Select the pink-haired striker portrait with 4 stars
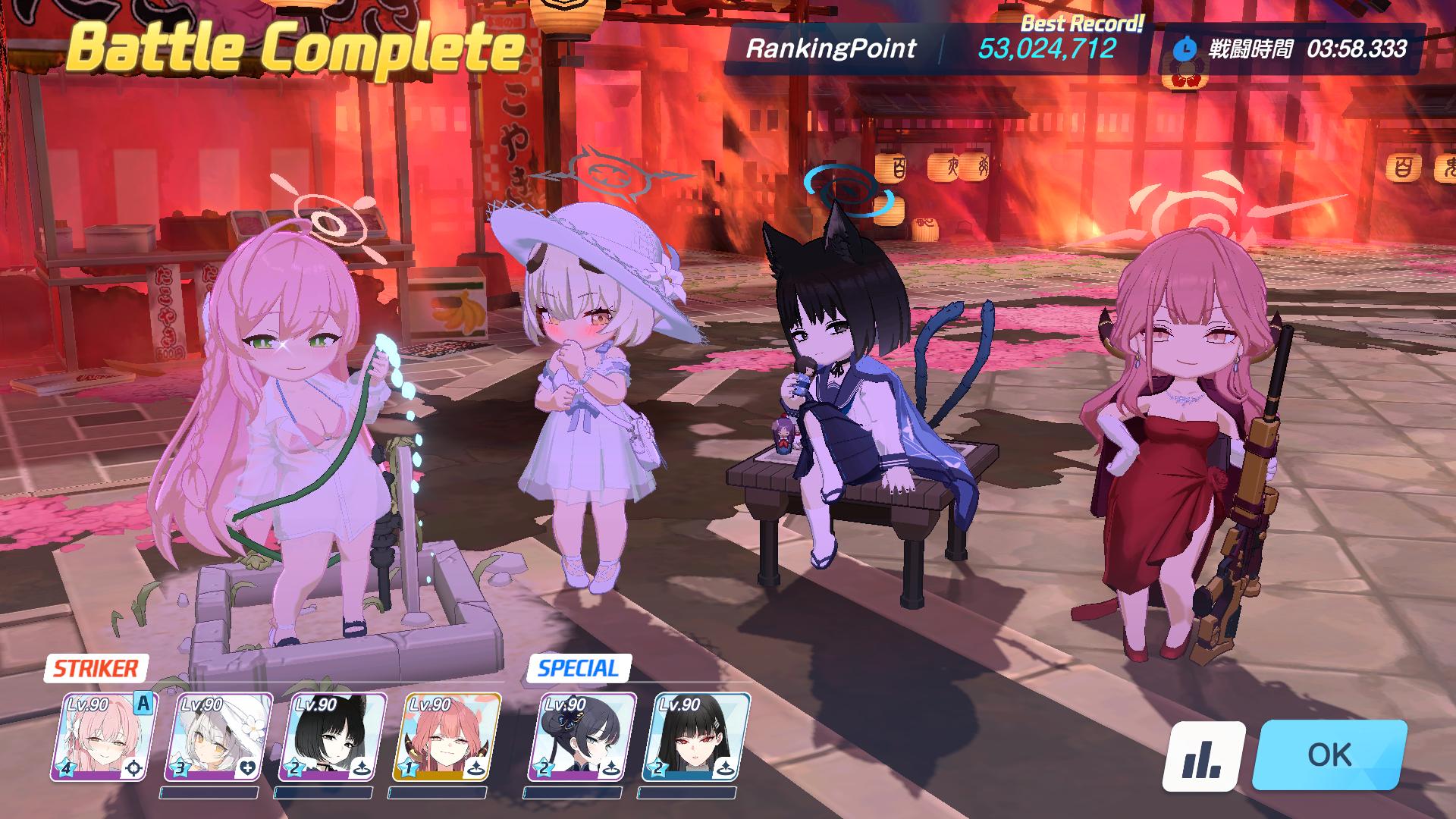 (x=103, y=736)
